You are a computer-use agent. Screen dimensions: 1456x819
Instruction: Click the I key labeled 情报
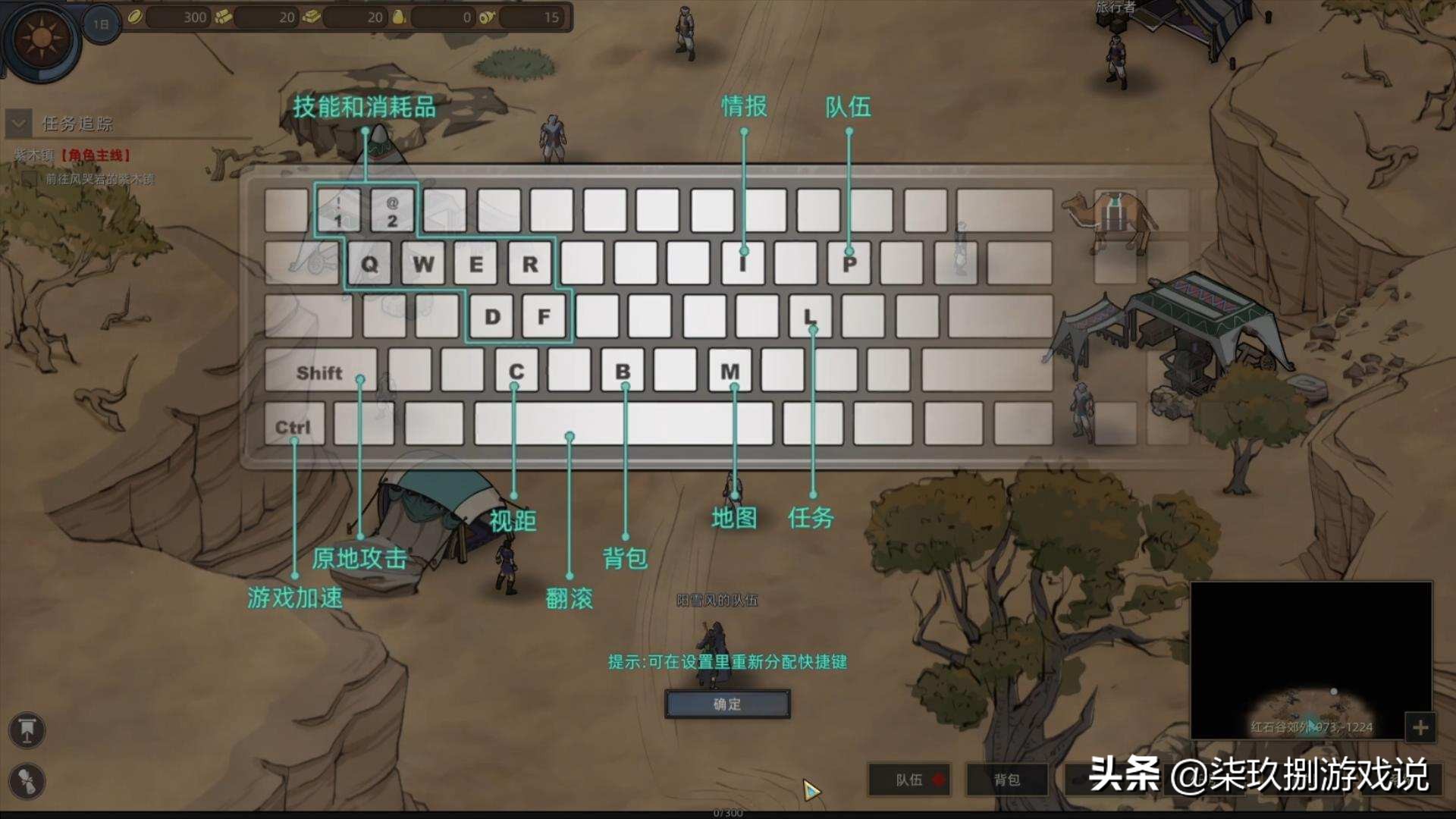point(743,264)
